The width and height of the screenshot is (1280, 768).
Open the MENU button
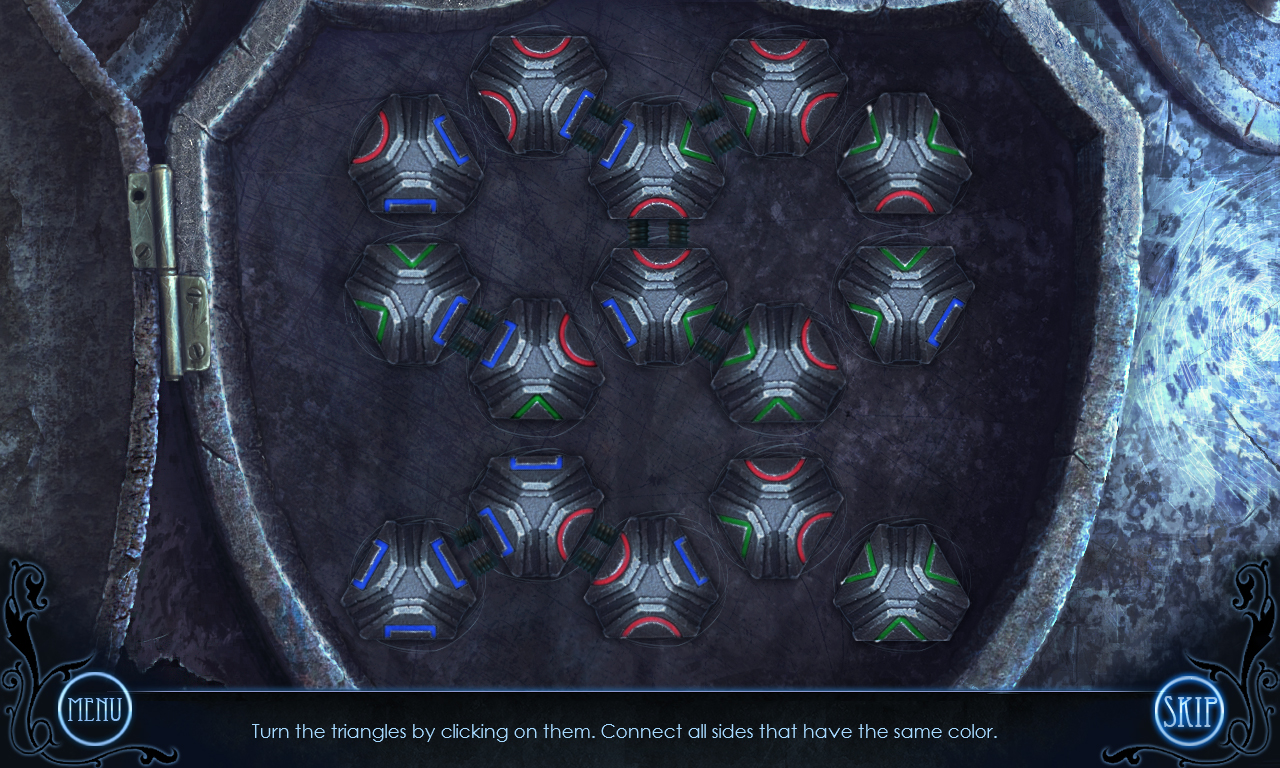point(95,710)
